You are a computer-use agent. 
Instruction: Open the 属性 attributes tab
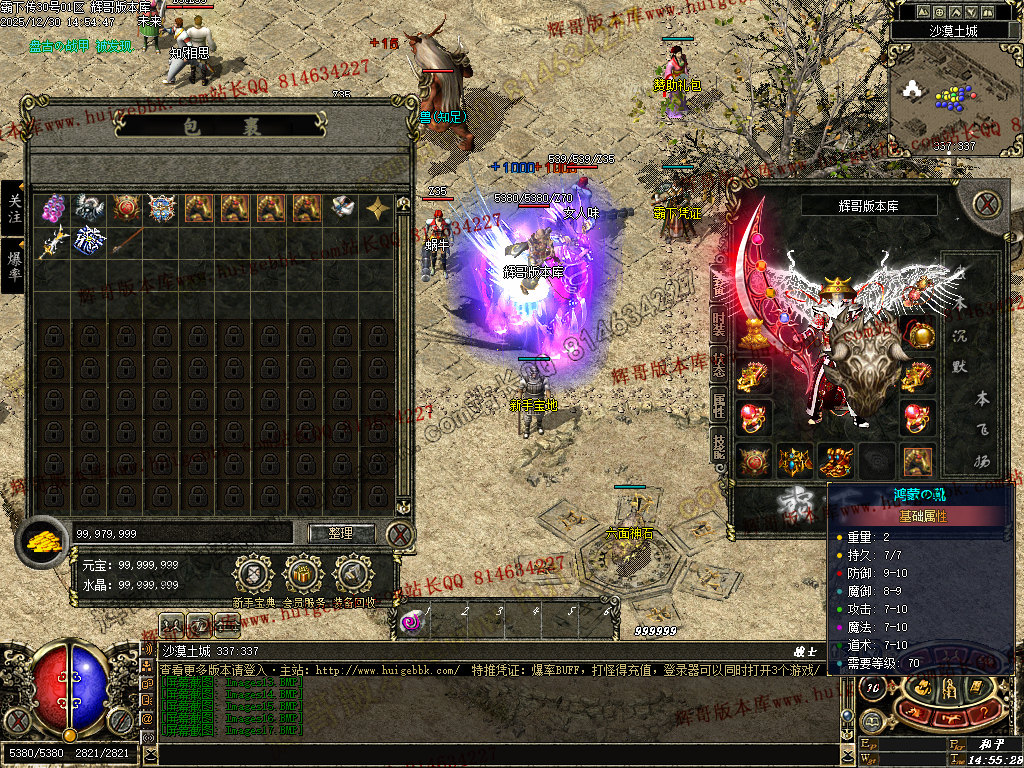[719, 406]
